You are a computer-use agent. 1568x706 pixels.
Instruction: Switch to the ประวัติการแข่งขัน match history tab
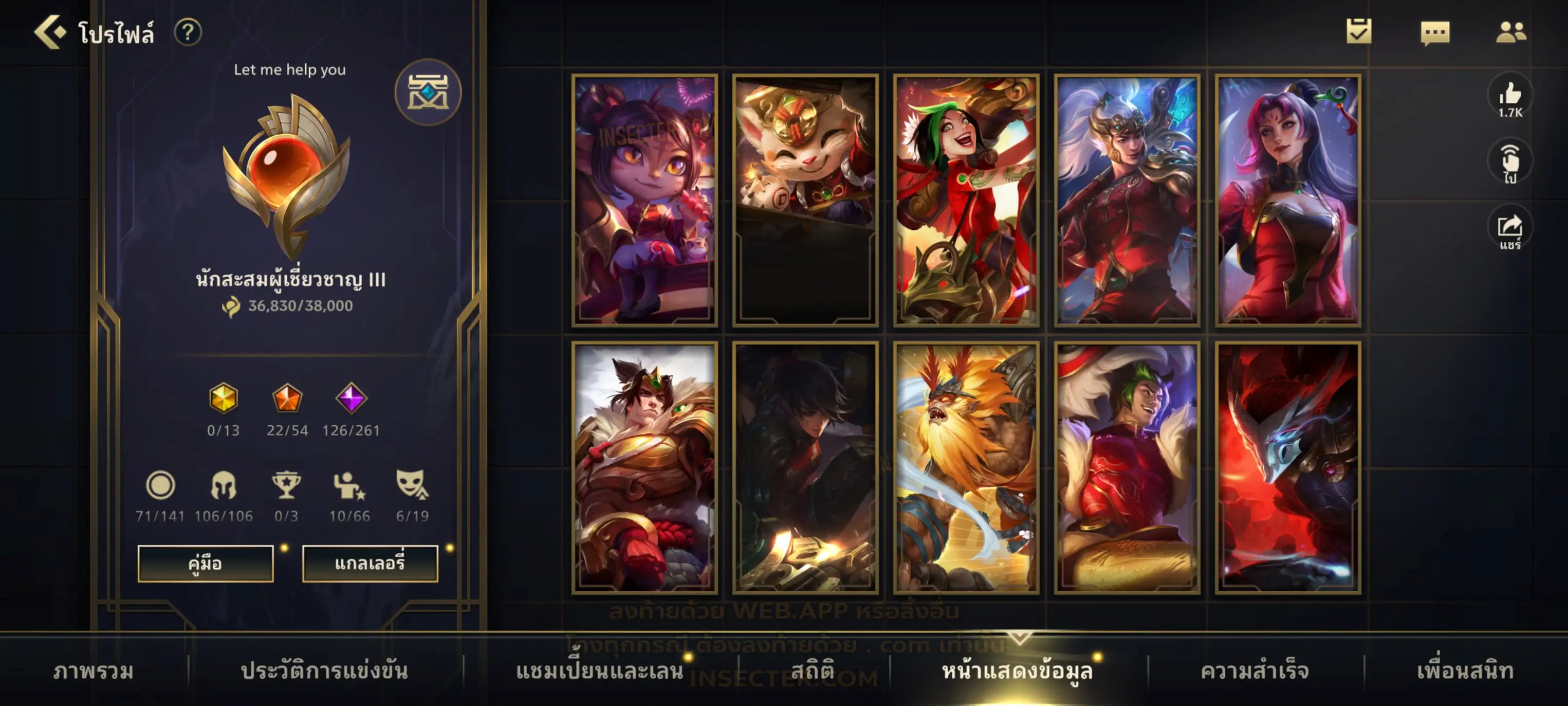(324, 671)
